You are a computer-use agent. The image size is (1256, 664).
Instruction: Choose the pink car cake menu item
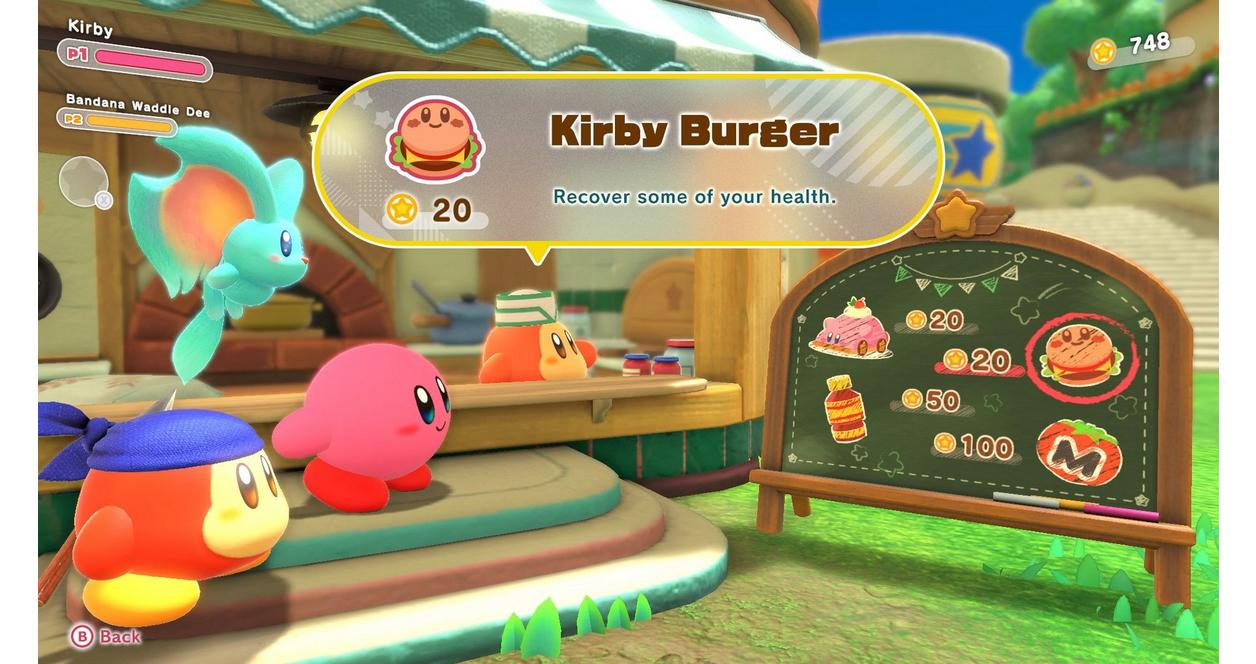coord(852,328)
